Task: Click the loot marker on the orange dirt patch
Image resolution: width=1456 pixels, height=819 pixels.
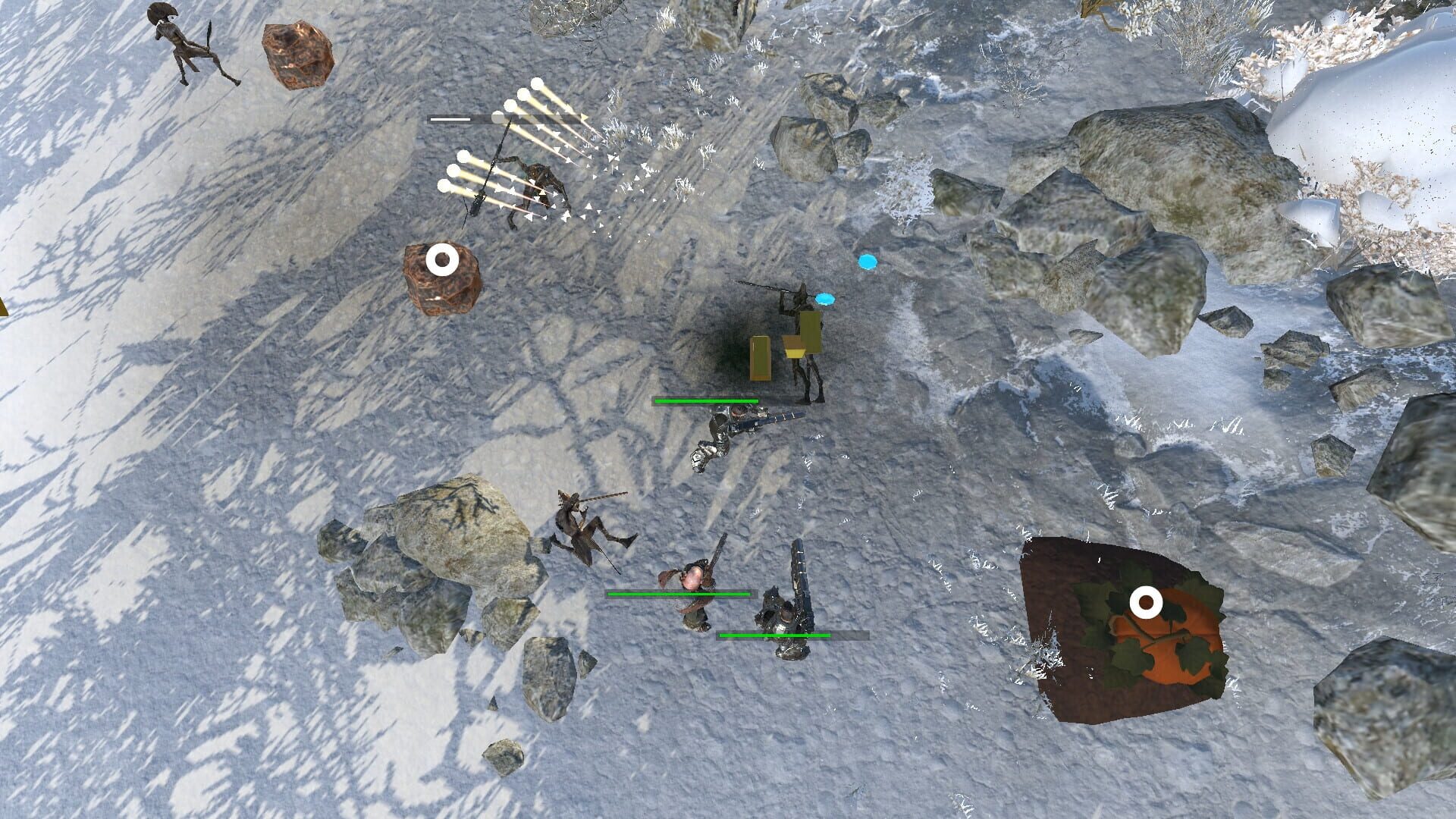Action: (x=1147, y=604)
